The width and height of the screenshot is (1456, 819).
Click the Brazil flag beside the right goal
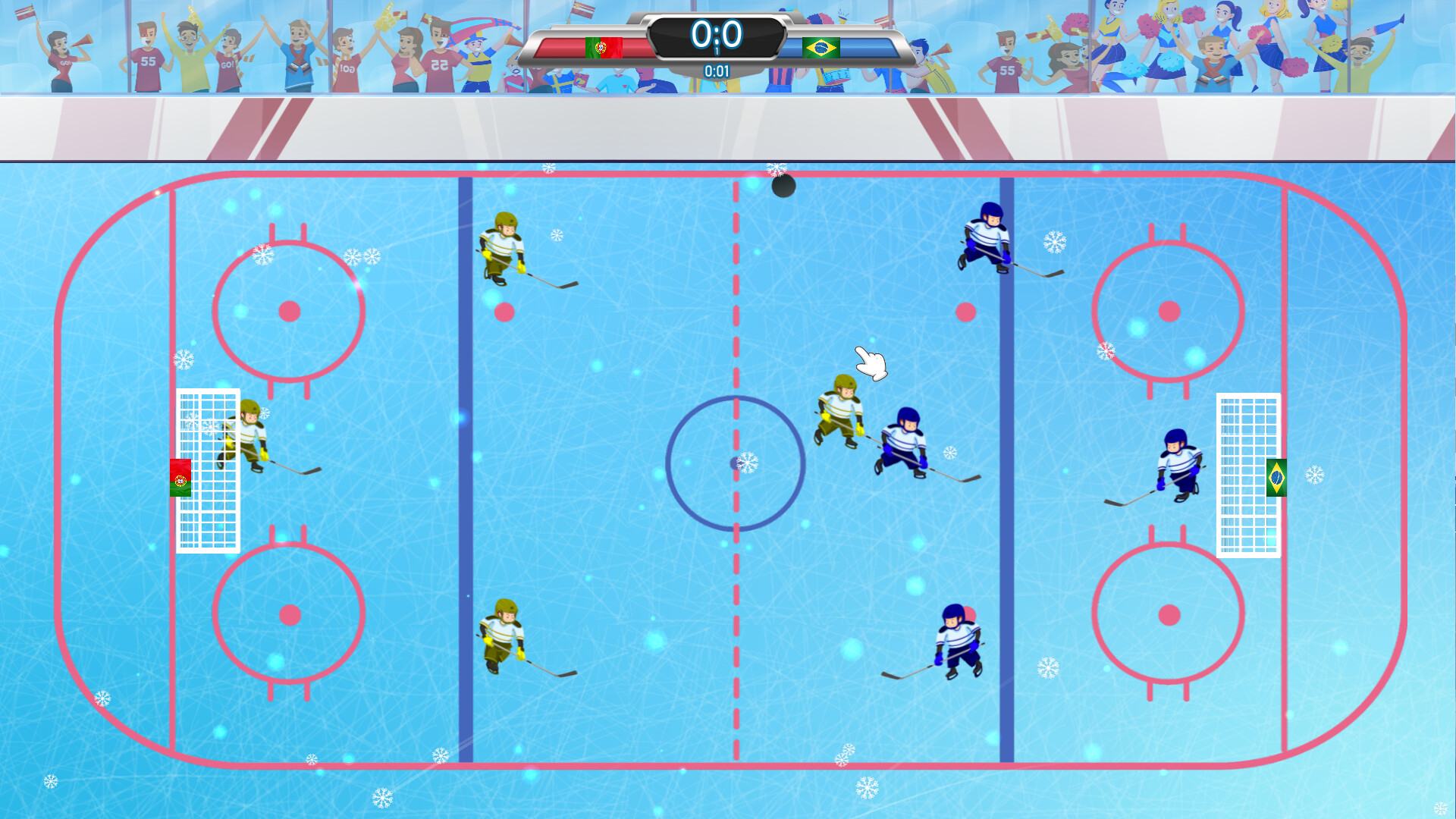[x=1276, y=476]
